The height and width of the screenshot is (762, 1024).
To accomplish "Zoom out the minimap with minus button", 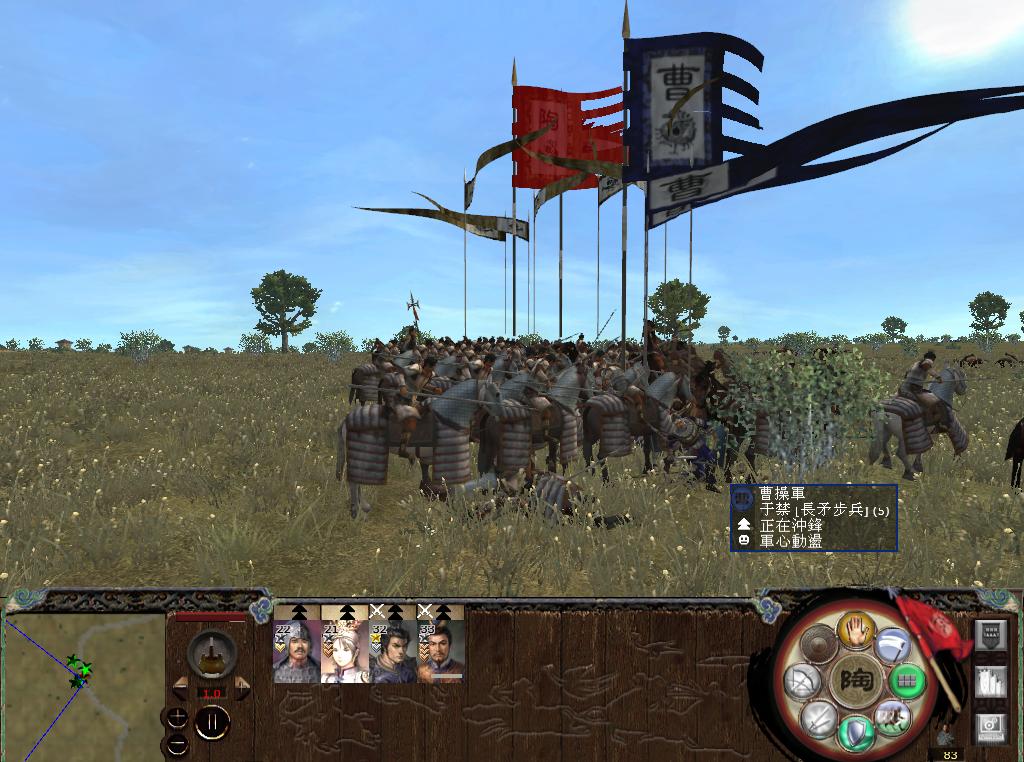I will click(x=177, y=744).
